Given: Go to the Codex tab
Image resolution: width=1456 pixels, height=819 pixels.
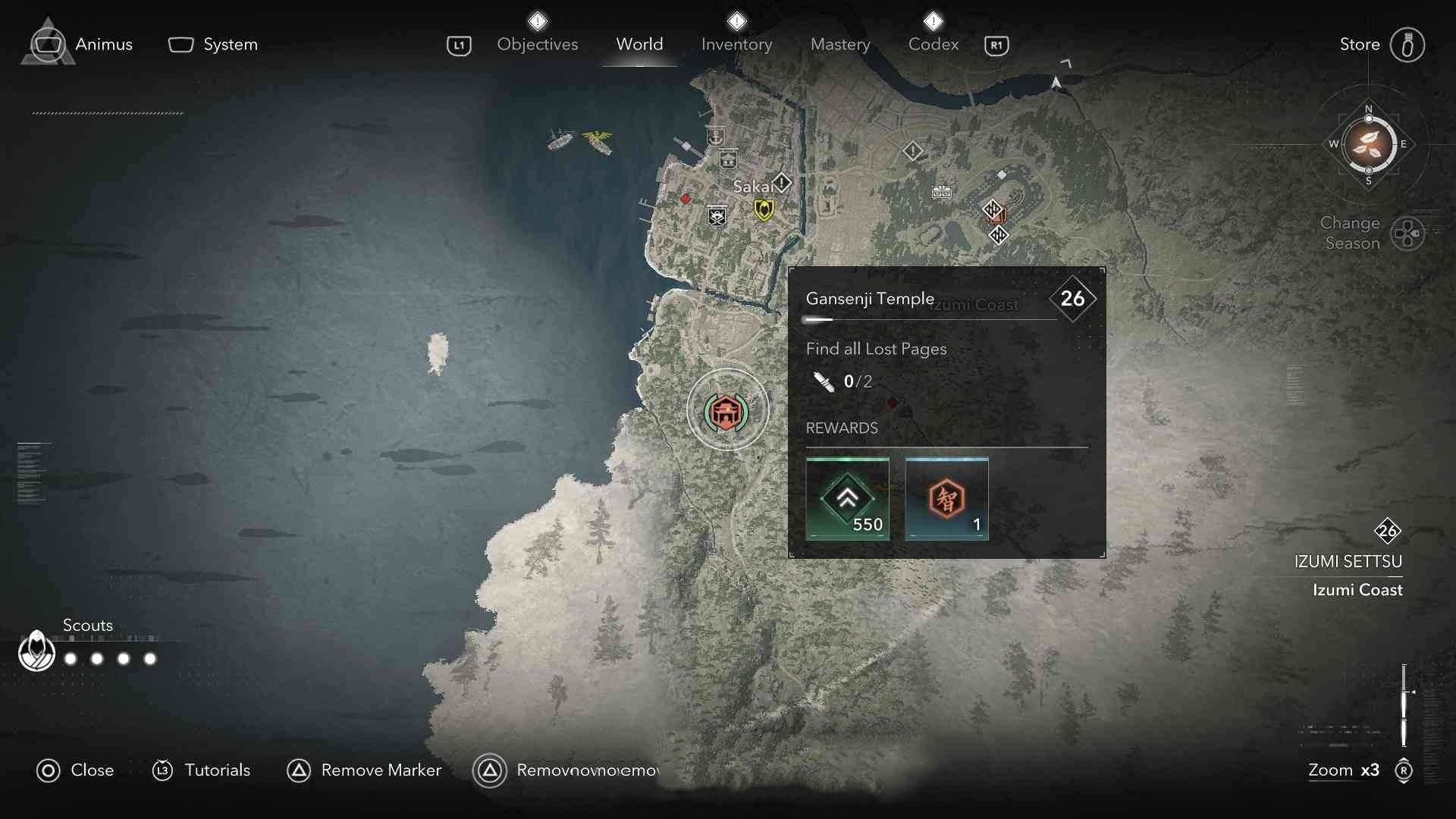Looking at the screenshot, I should 933,44.
